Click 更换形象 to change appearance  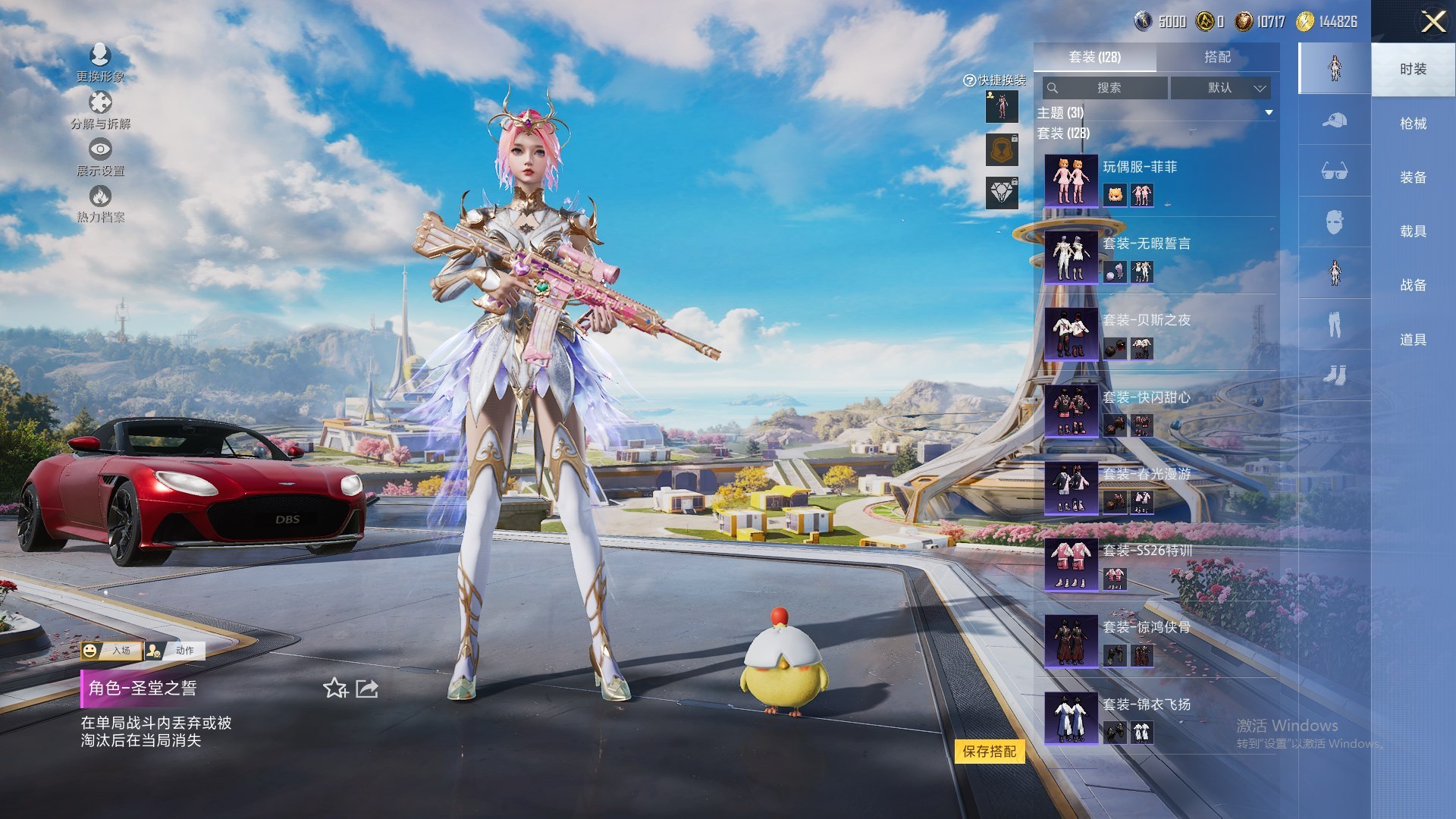coord(100,62)
